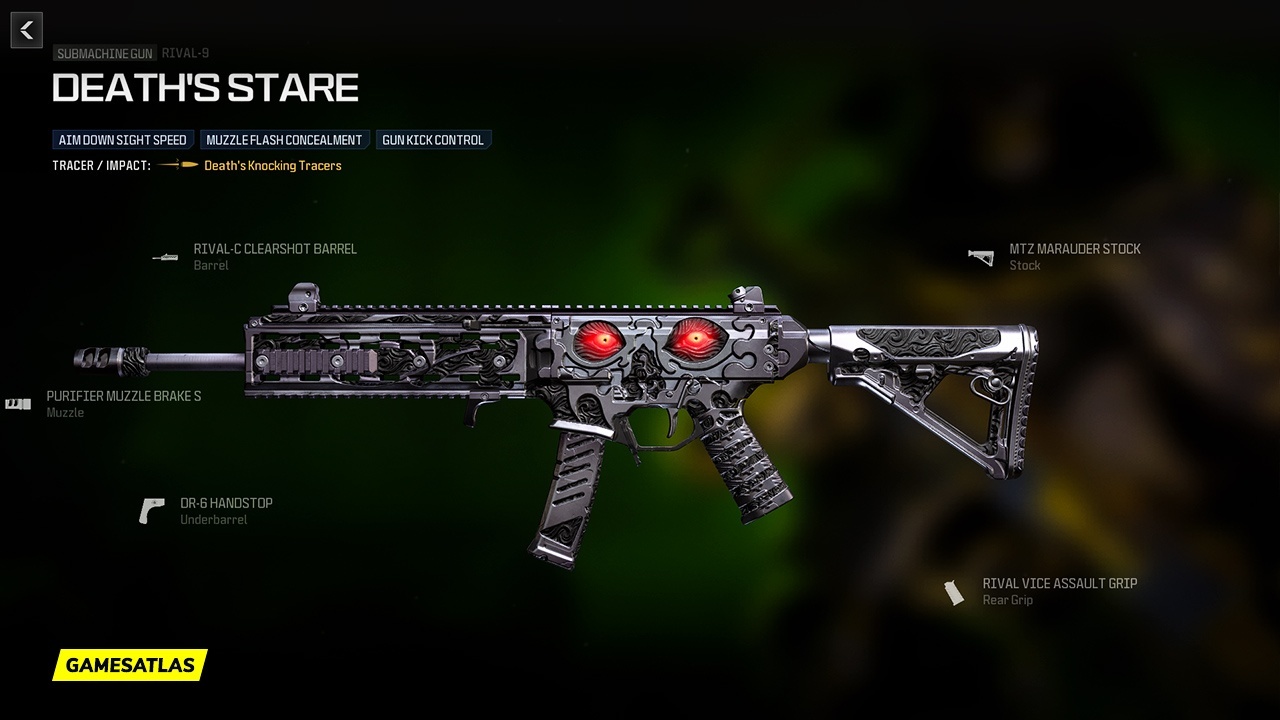Select the Aim Down Sight Speed badge
This screenshot has height=720, width=1280.
tap(122, 140)
